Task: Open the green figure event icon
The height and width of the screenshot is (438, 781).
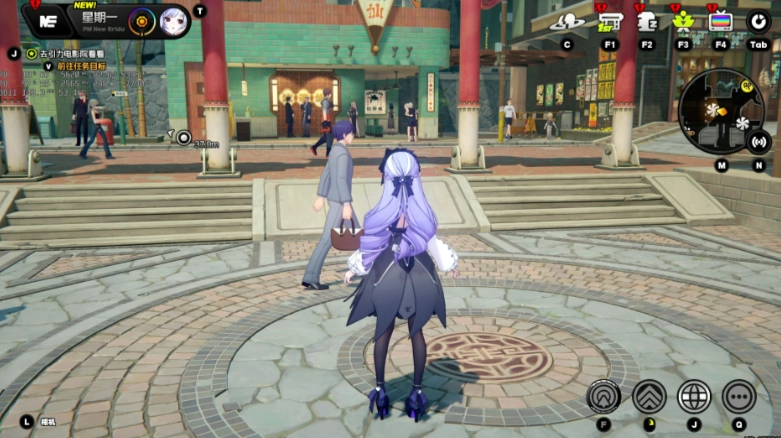Action: point(684,21)
